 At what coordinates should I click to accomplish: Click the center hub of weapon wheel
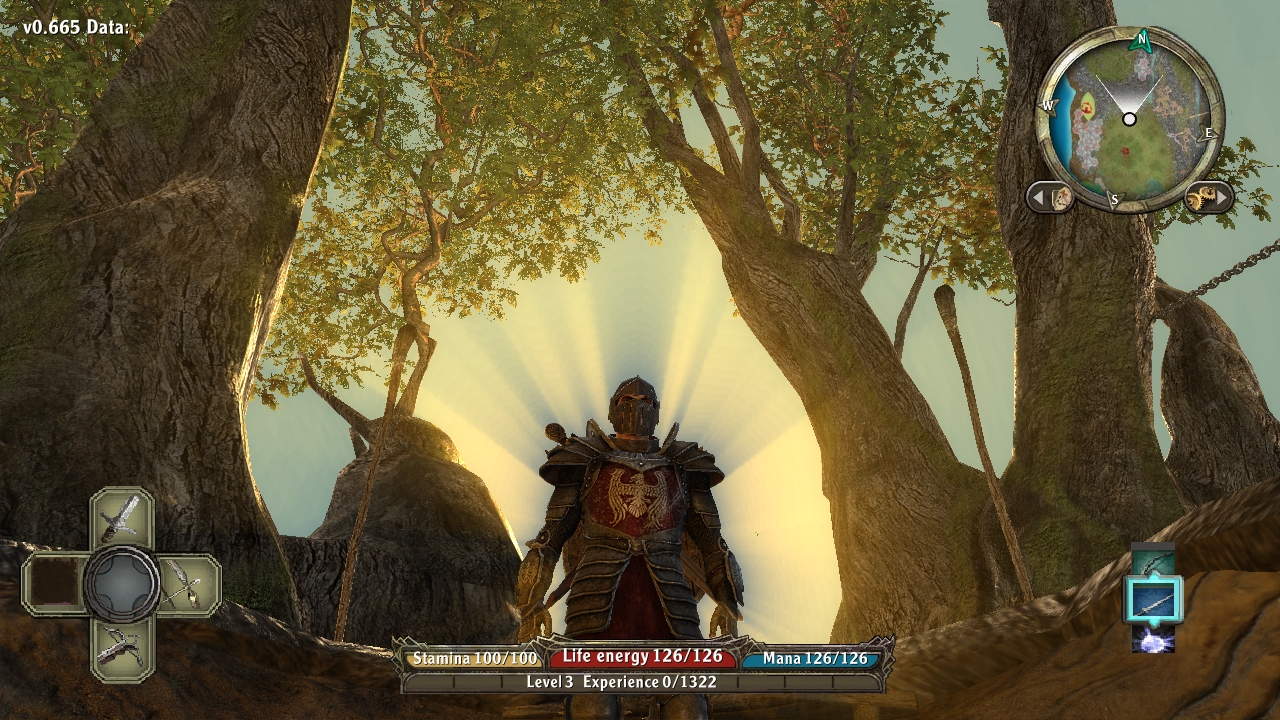122,584
